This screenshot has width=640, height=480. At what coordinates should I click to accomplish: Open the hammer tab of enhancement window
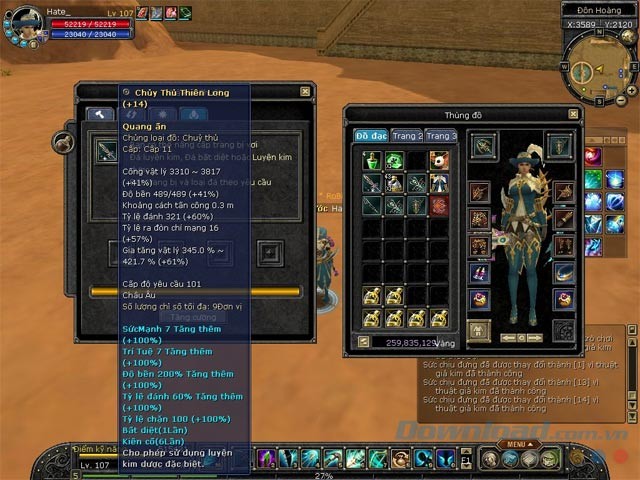point(100,114)
